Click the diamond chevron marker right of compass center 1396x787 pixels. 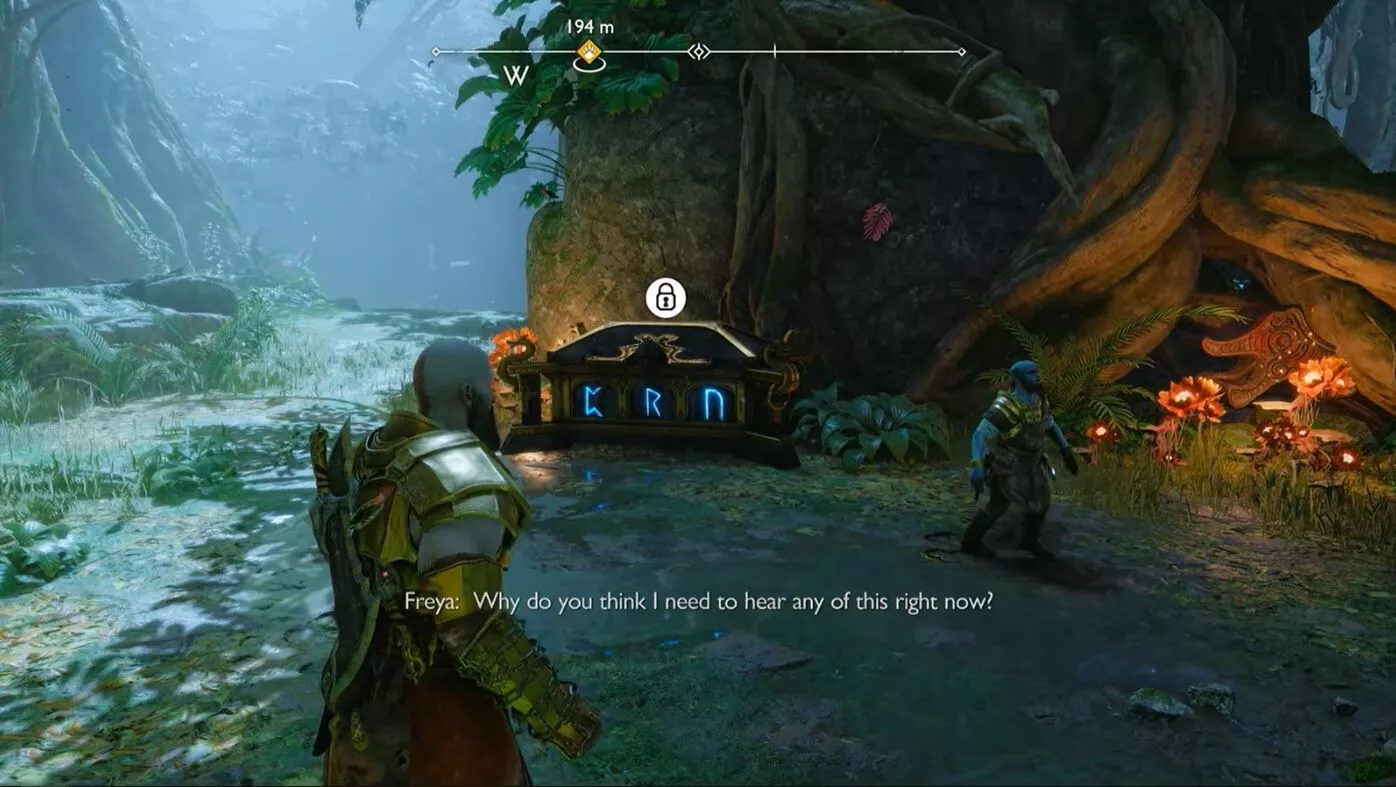[699, 49]
